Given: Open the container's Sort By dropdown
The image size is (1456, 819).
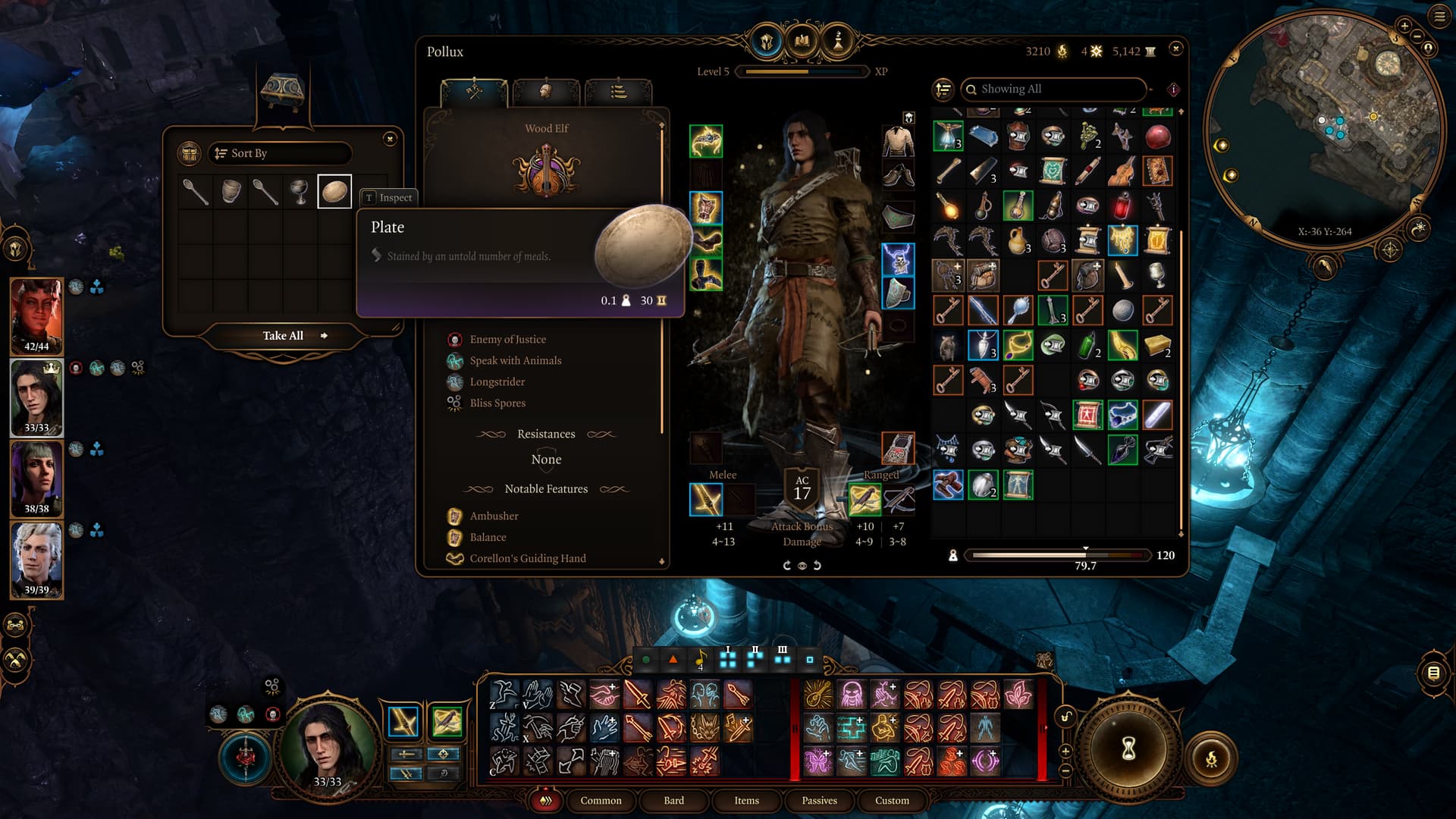Looking at the screenshot, I should click(x=280, y=153).
